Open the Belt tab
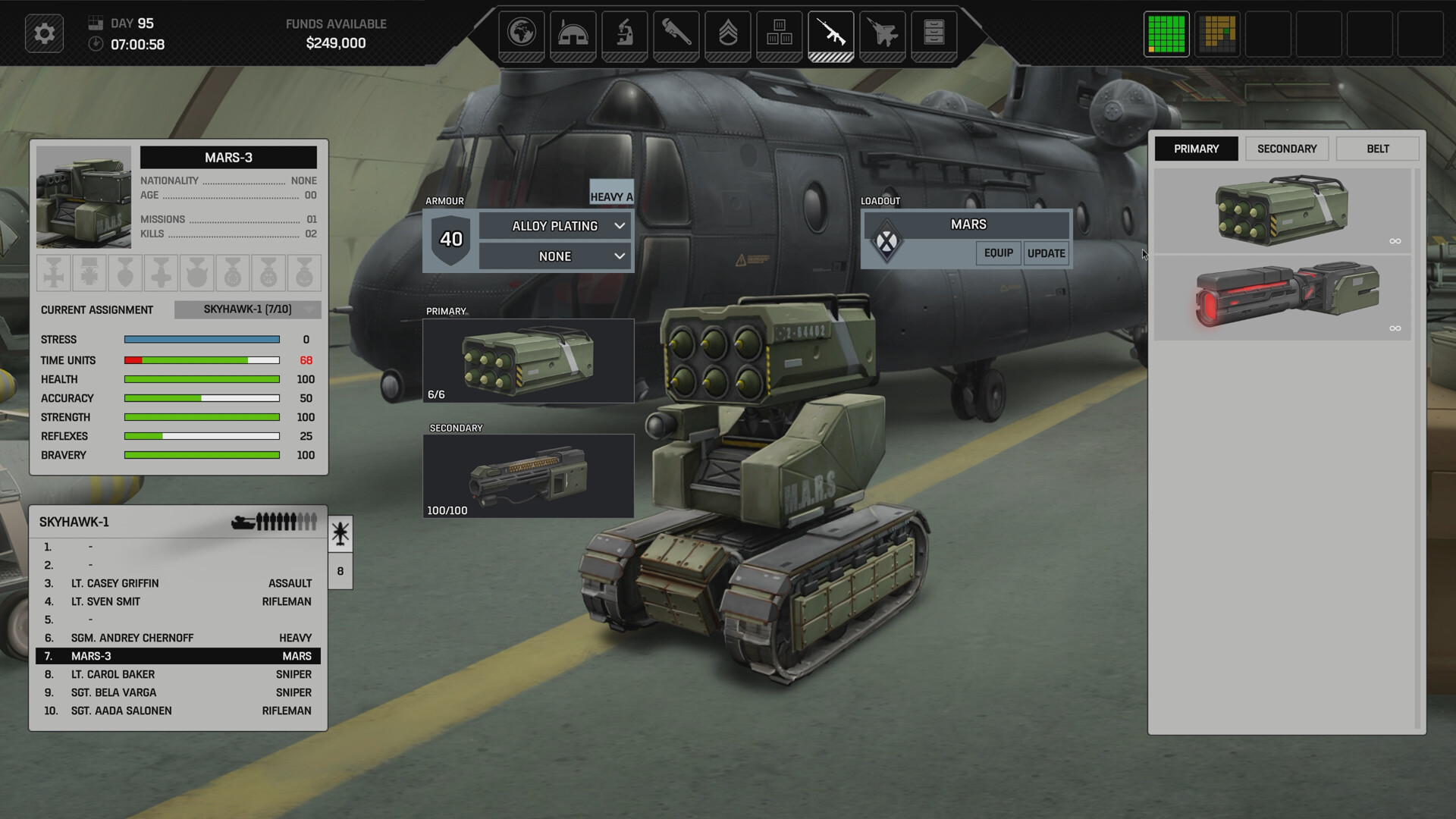 [x=1378, y=149]
